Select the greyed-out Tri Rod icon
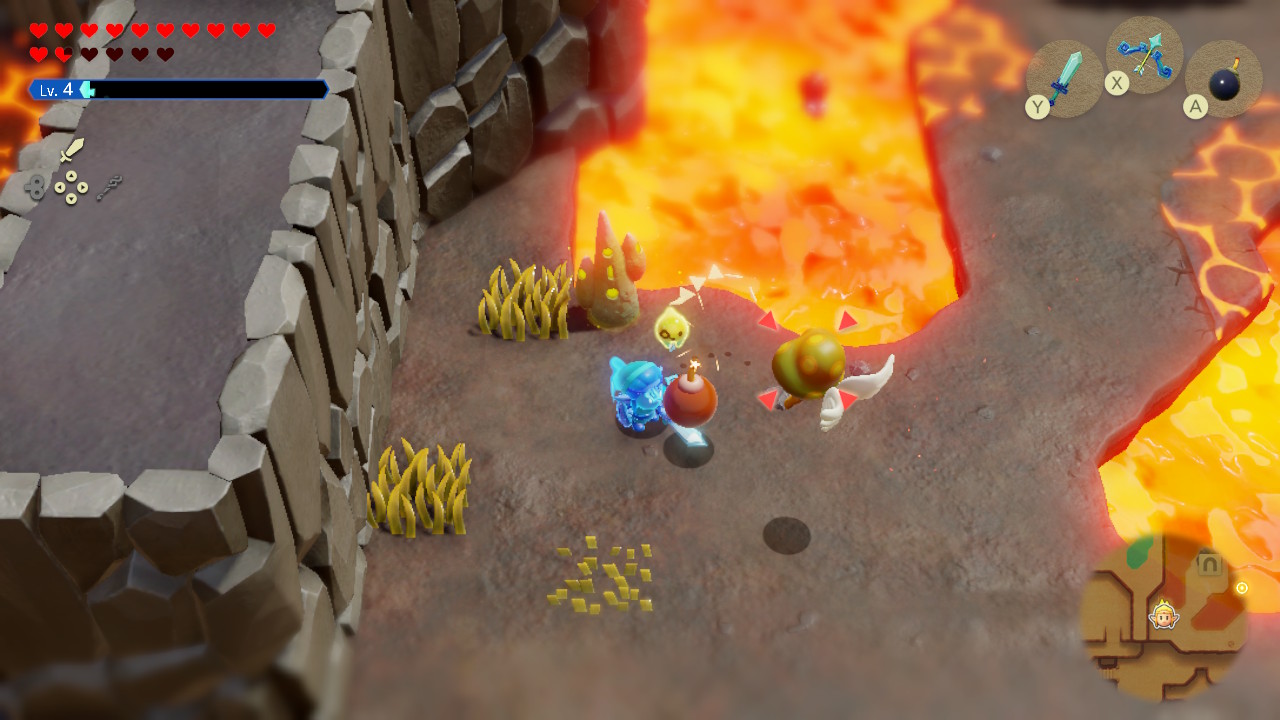This screenshot has height=720, width=1280. pyautogui.click(x=110, y=187)
